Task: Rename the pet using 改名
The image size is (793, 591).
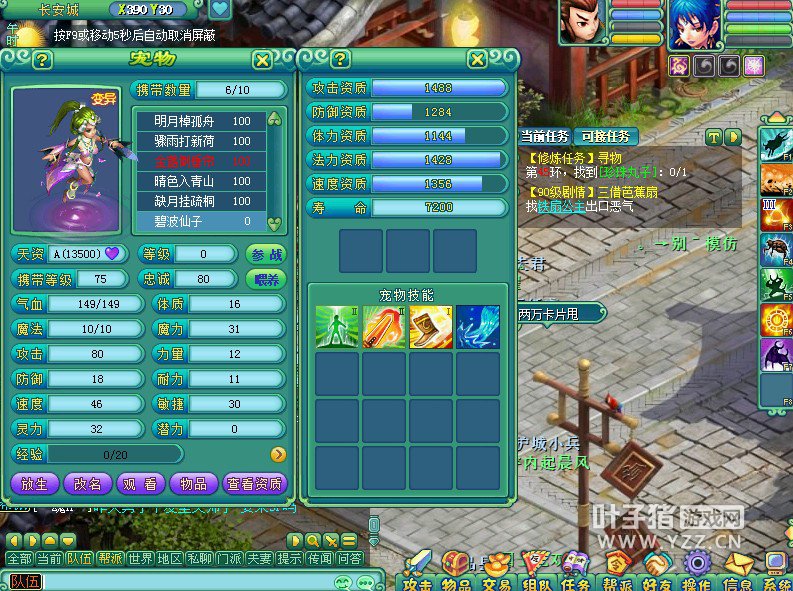Action: [87, 484]
